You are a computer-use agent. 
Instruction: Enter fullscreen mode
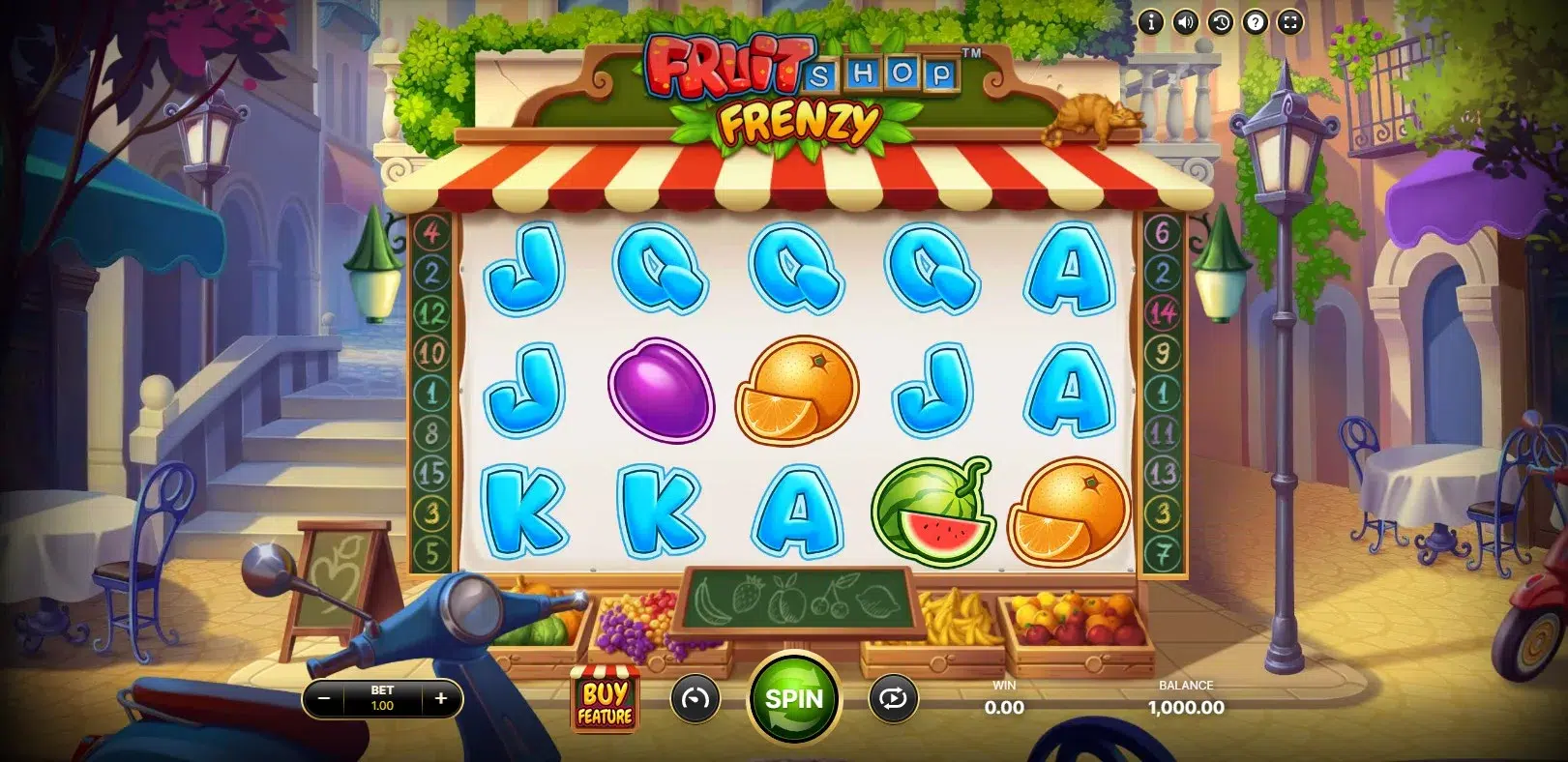1290,21
